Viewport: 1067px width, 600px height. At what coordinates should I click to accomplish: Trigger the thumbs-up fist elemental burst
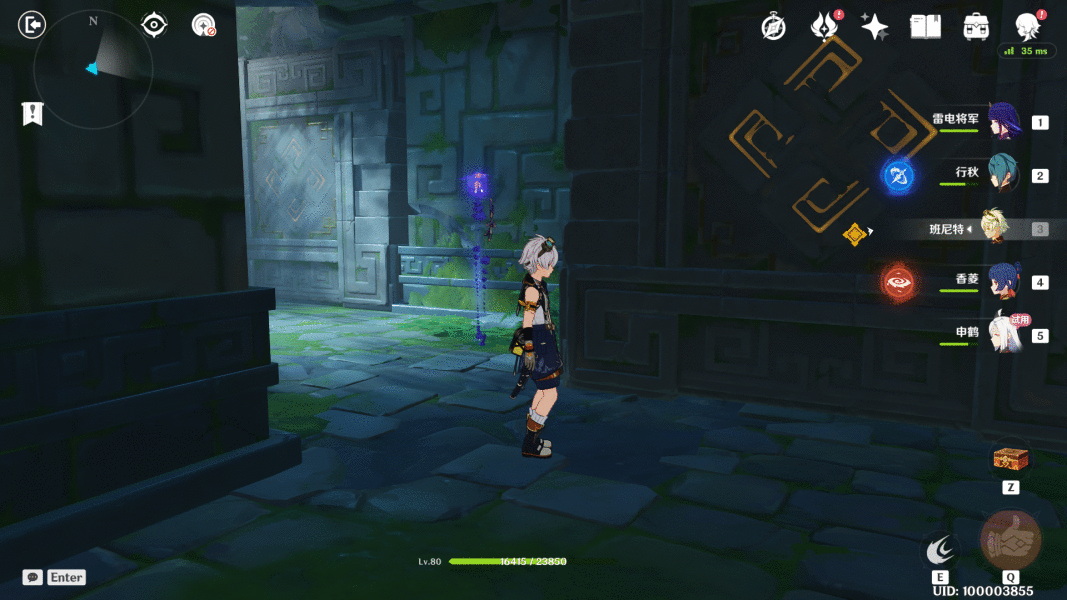1010,541
